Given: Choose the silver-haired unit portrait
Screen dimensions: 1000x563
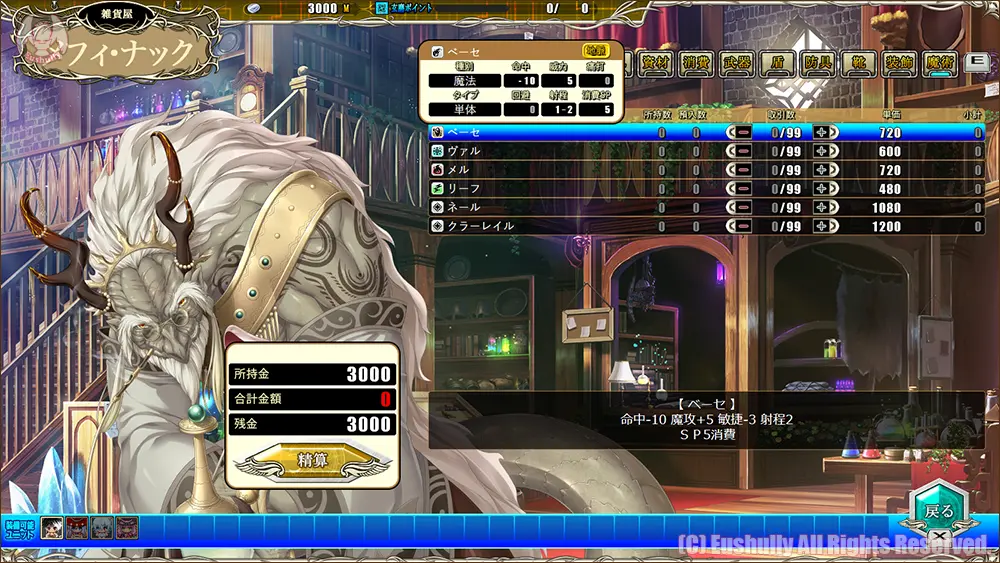Looking at the screenshot, I should click(x=102, y=528).
